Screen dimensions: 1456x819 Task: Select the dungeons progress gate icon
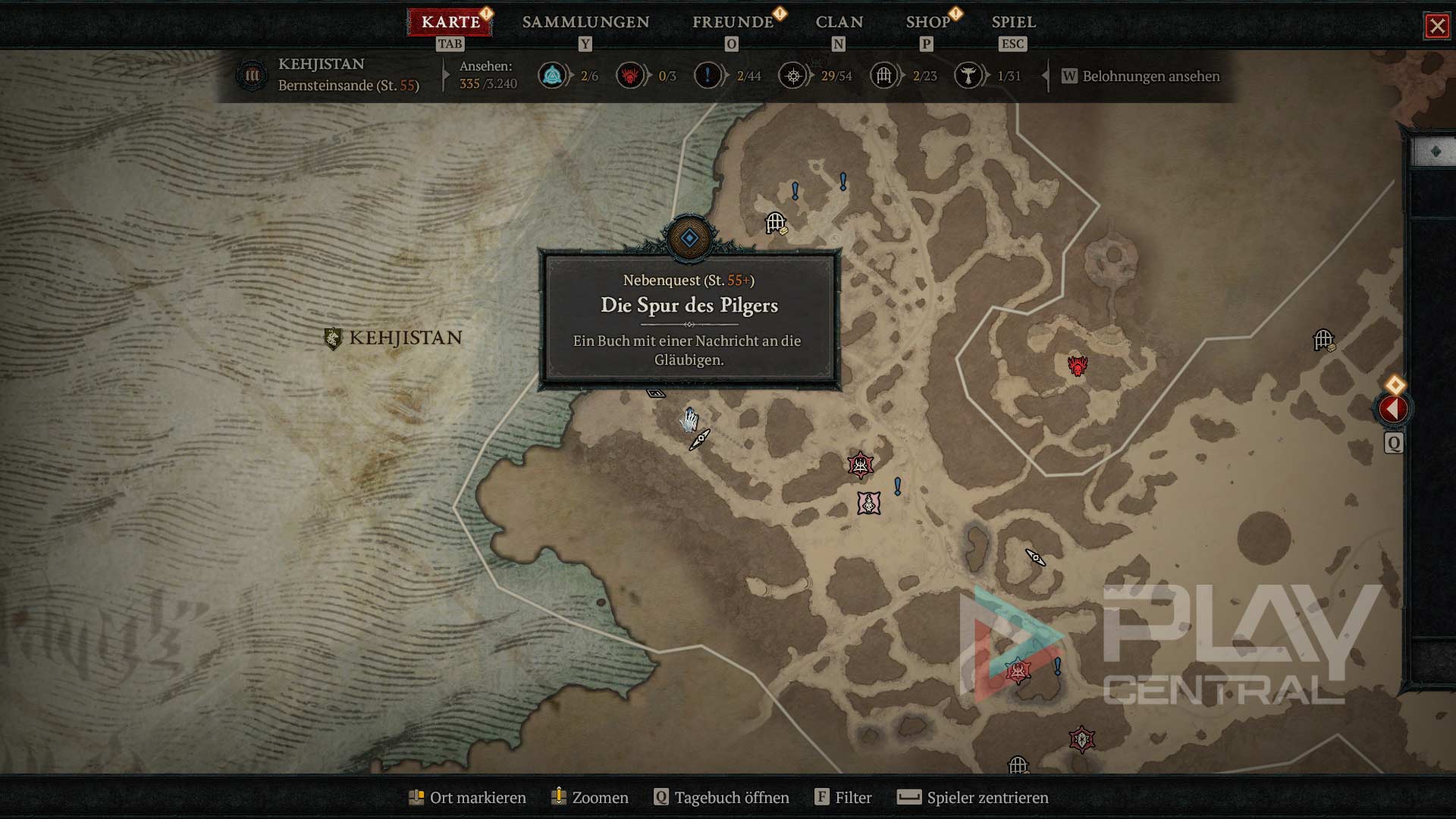coord(884,76)
